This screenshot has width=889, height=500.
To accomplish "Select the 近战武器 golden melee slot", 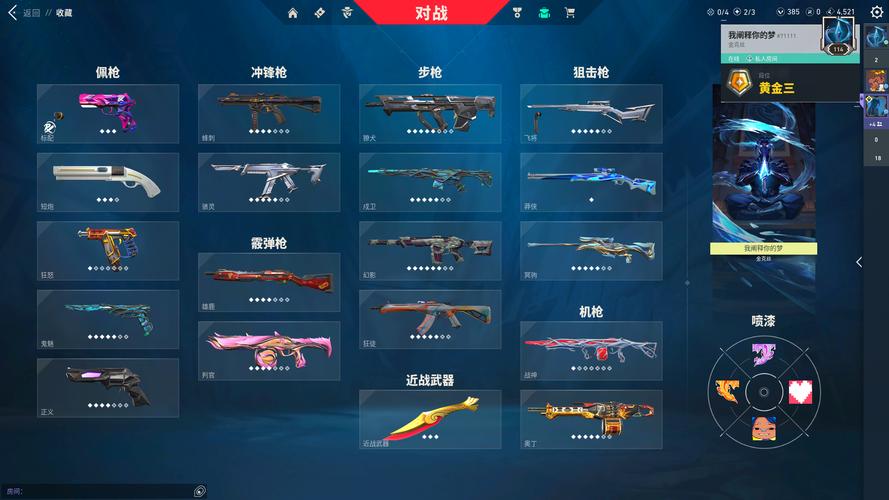I will 431,418.
